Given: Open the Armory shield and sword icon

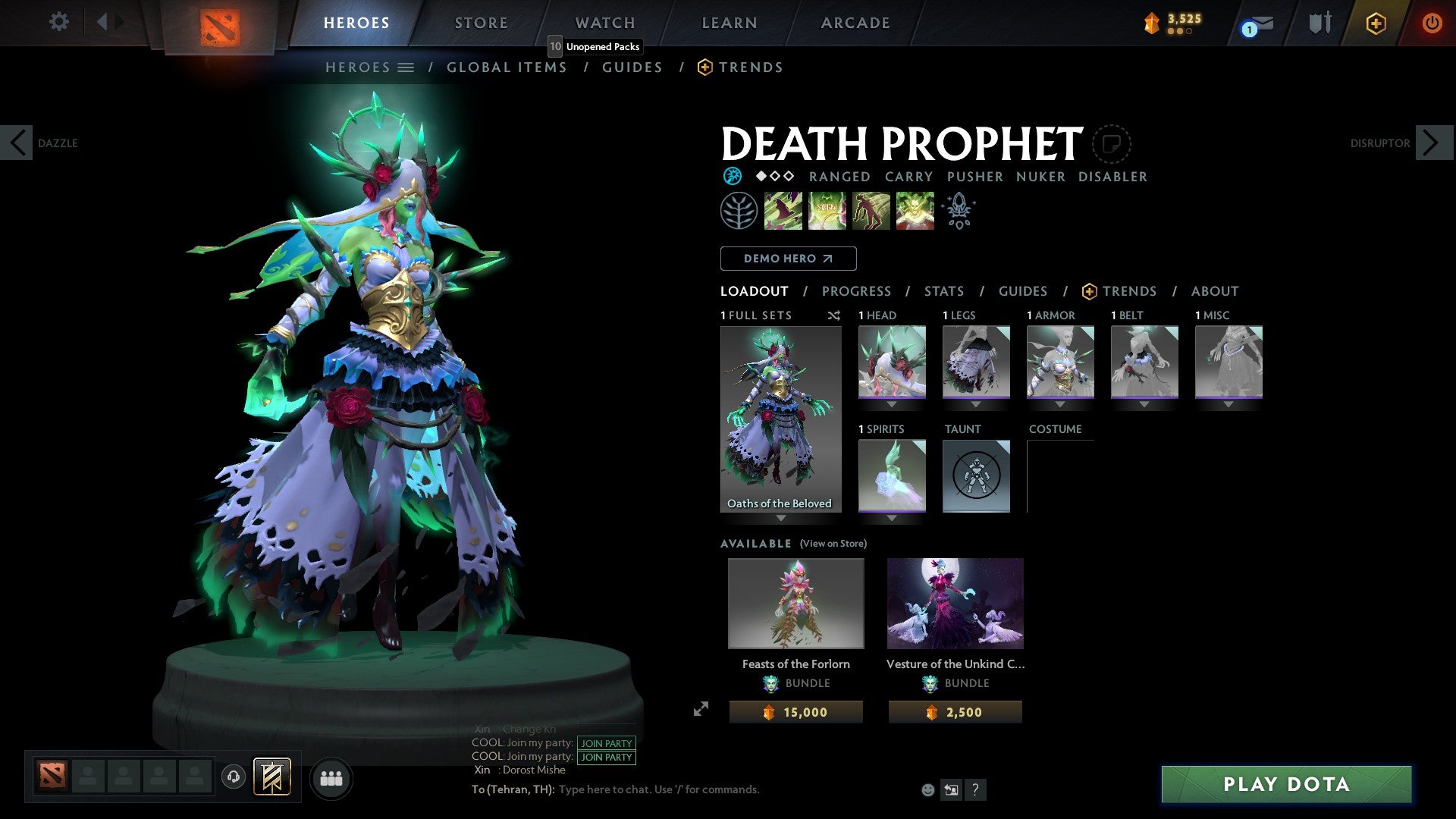Looking at the screenshot, I should click(1319, 23).
